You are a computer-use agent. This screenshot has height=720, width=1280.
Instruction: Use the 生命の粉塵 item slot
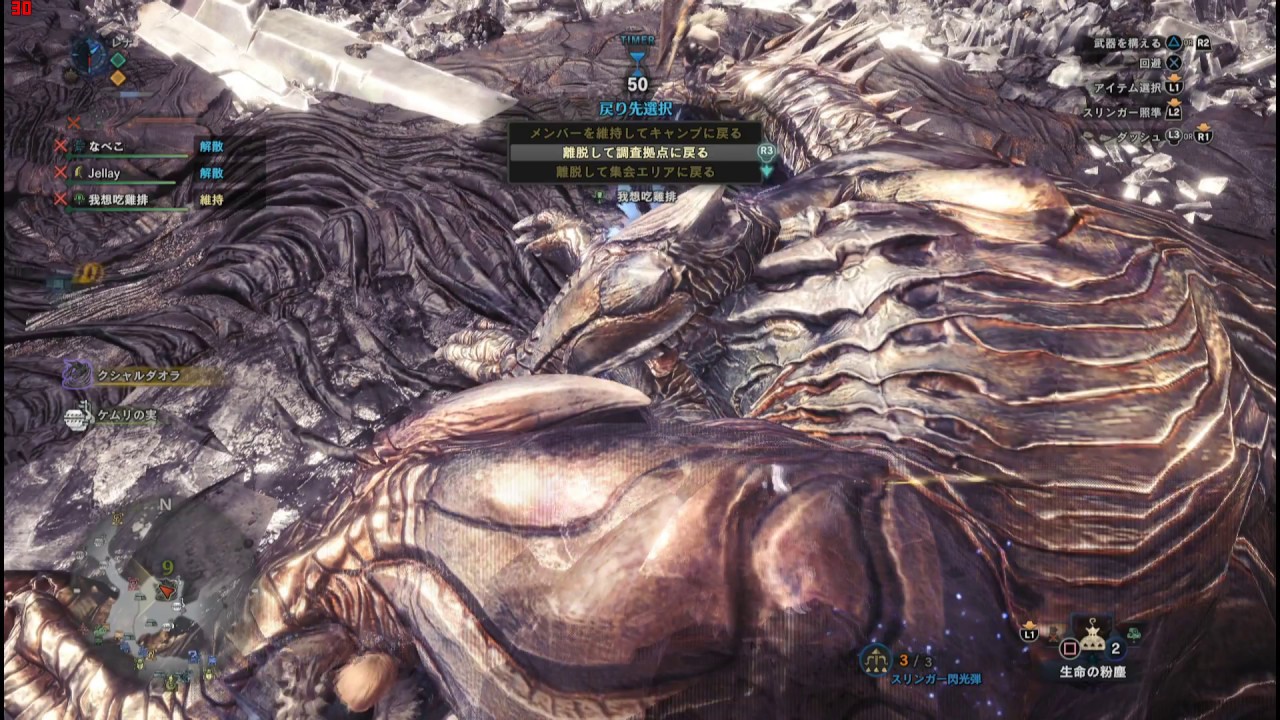[1092, 638]
